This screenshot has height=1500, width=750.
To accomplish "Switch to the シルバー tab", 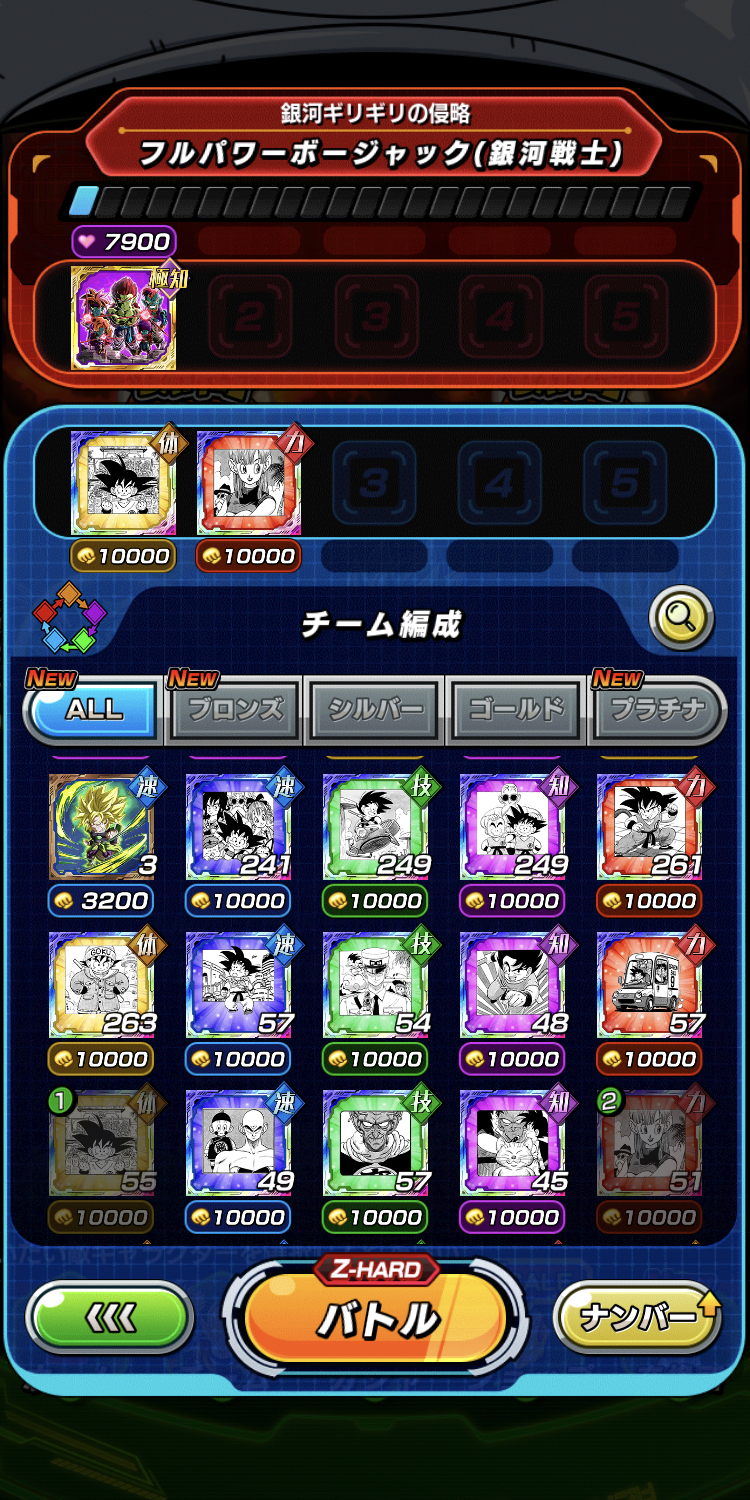I will pyautogui.click(x=374, y=710).
